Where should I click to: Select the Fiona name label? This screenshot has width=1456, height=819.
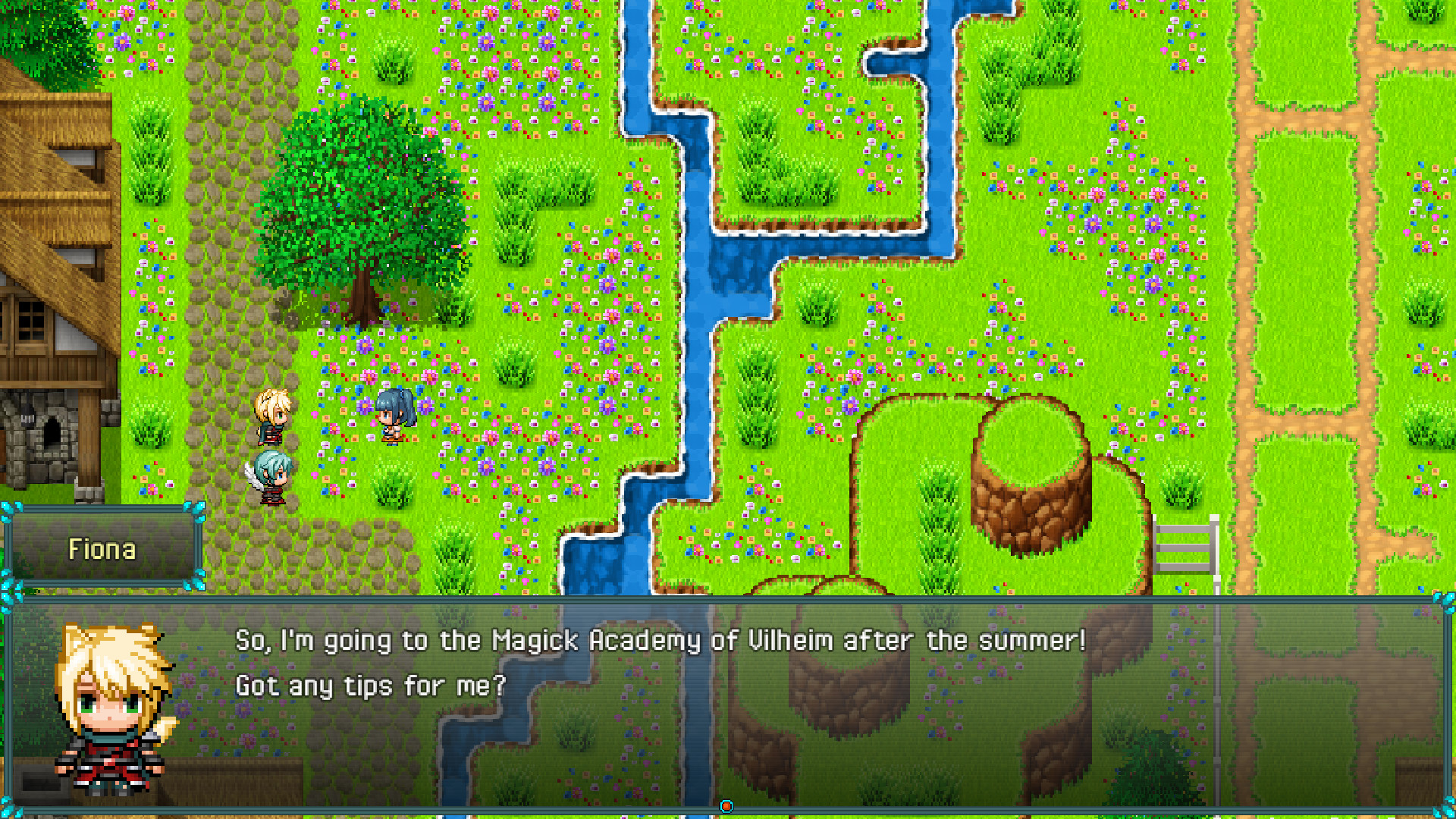tap(104, 549)
